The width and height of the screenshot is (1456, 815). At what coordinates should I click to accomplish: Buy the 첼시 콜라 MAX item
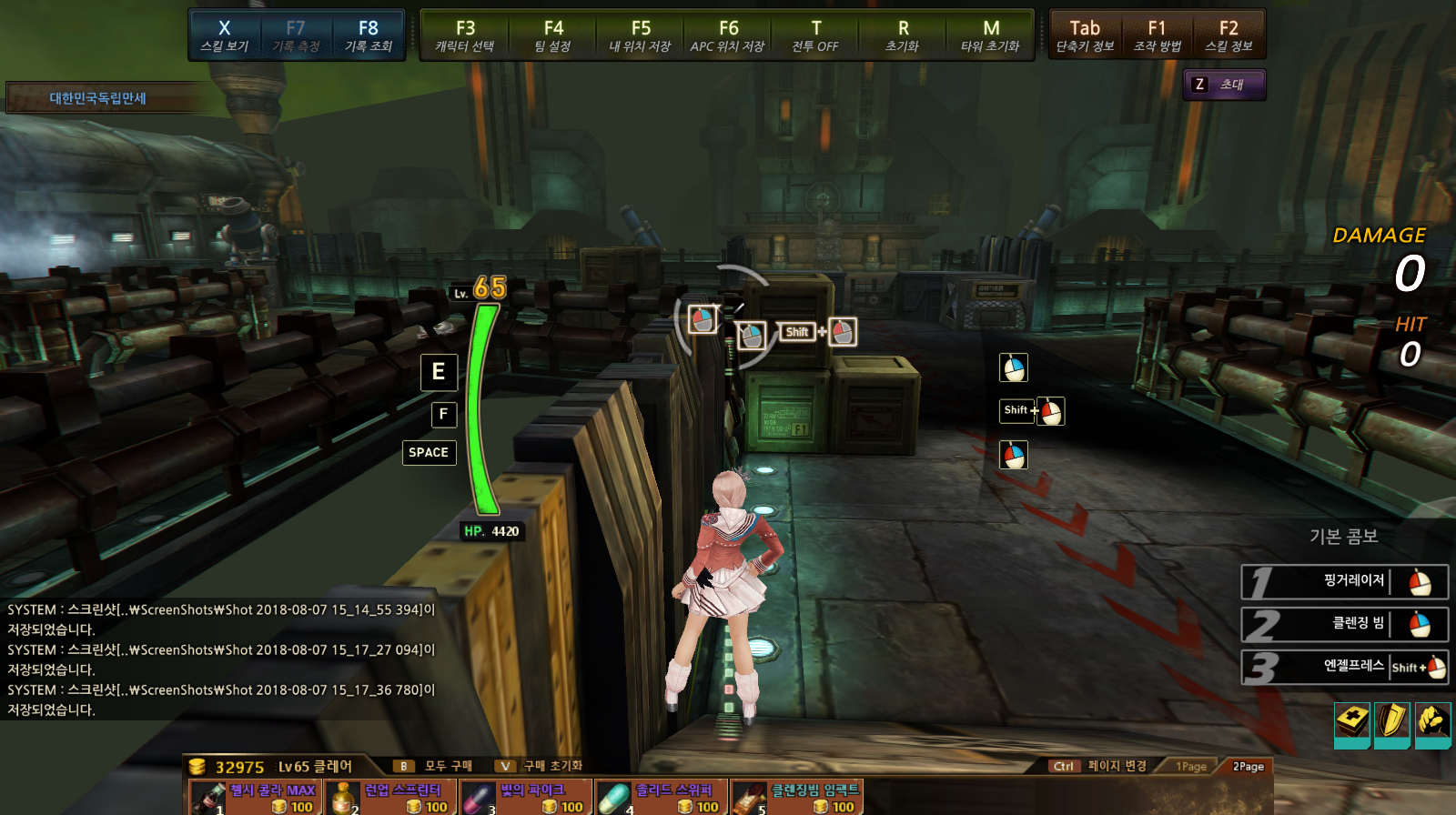255,798
